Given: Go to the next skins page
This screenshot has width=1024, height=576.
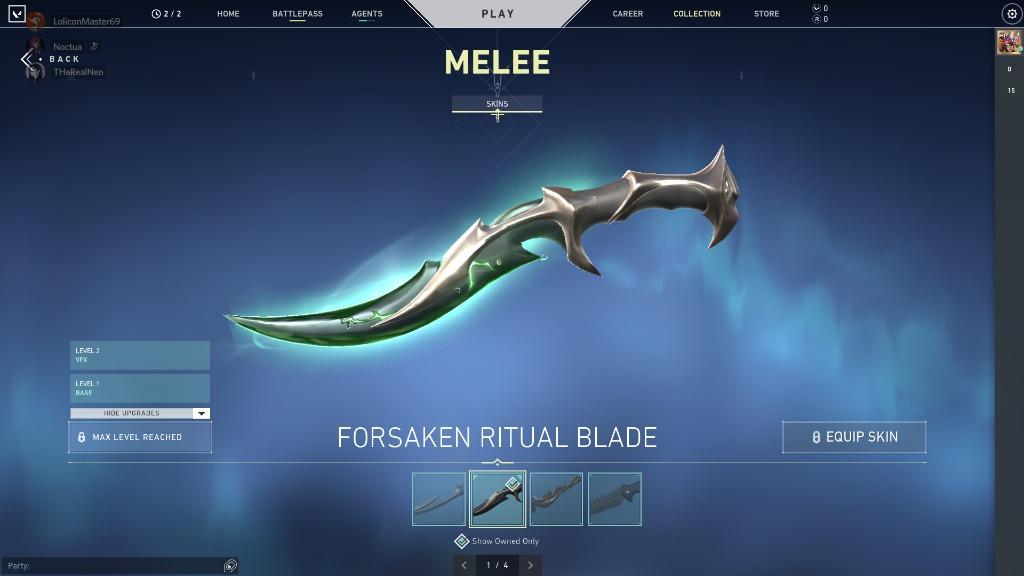Looking at the screenshot, I should coord(530,565).
